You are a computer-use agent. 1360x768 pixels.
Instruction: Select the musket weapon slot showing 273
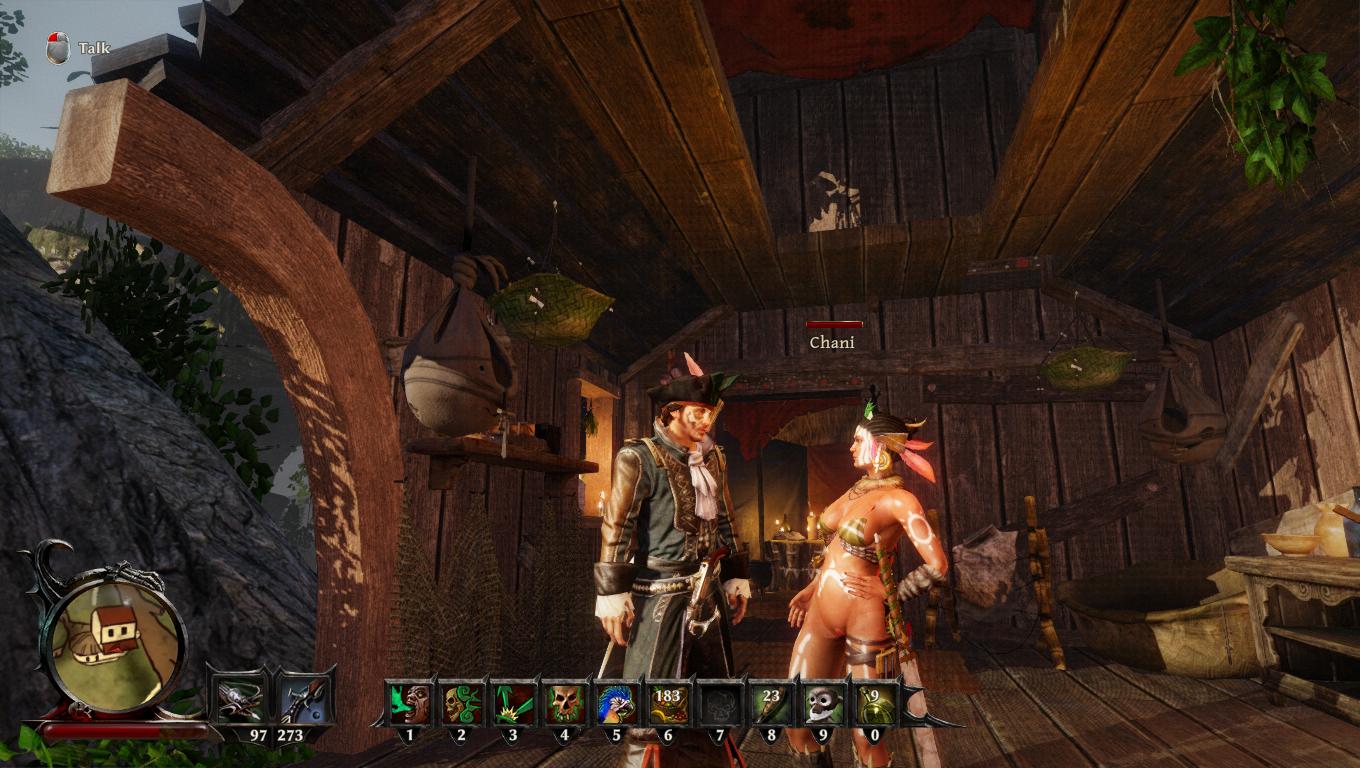click(303, 700)
